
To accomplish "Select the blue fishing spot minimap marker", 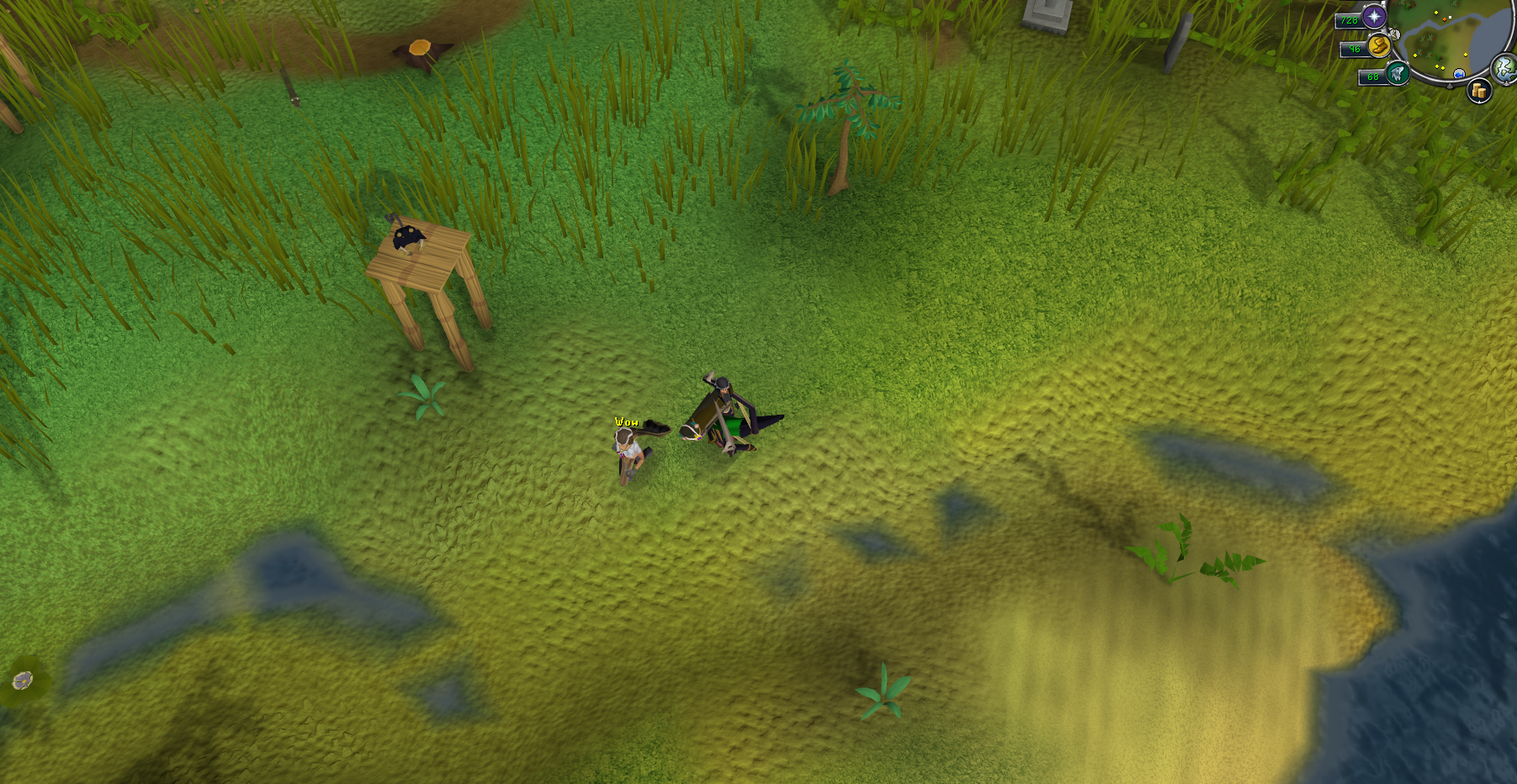I will (1459, 74).
